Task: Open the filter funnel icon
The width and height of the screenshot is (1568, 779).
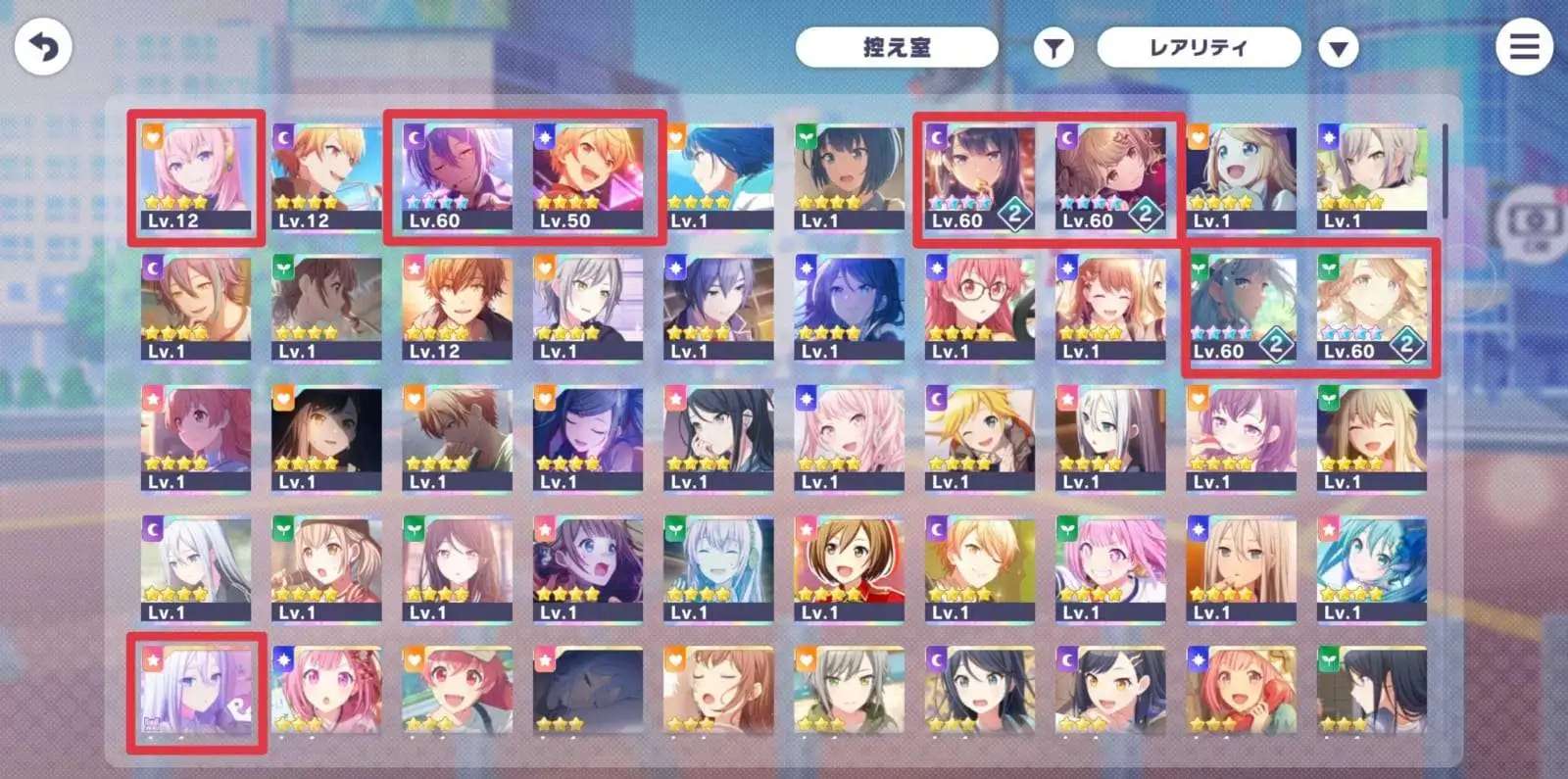Action: coord(1053,46)
